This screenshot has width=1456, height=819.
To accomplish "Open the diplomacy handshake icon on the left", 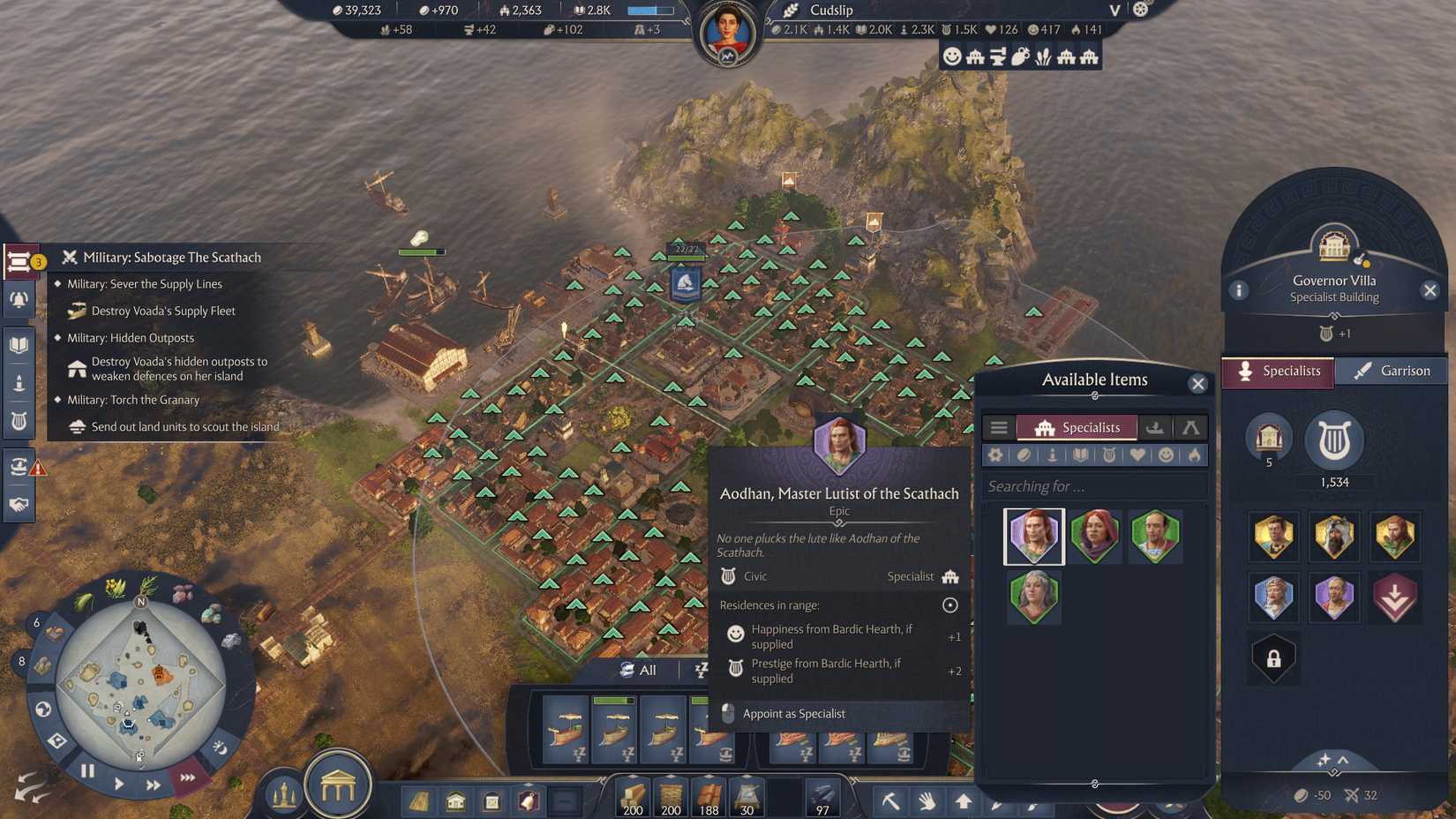I will pos(19,502).
